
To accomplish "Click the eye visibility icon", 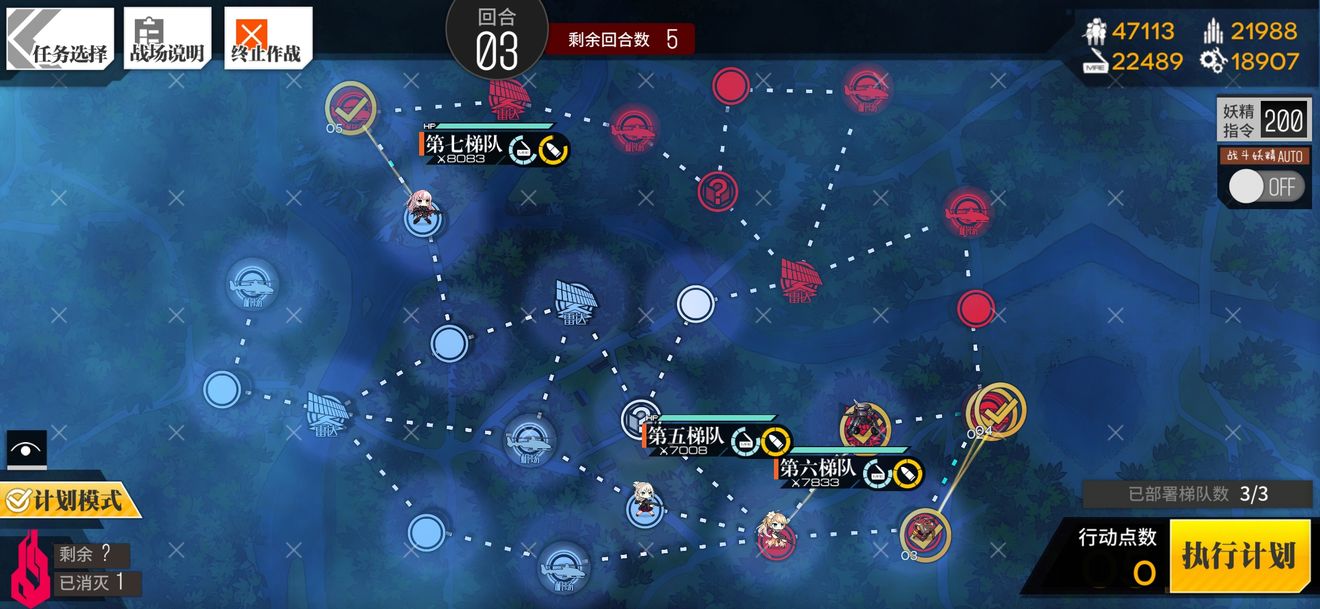I will point(26,450).
